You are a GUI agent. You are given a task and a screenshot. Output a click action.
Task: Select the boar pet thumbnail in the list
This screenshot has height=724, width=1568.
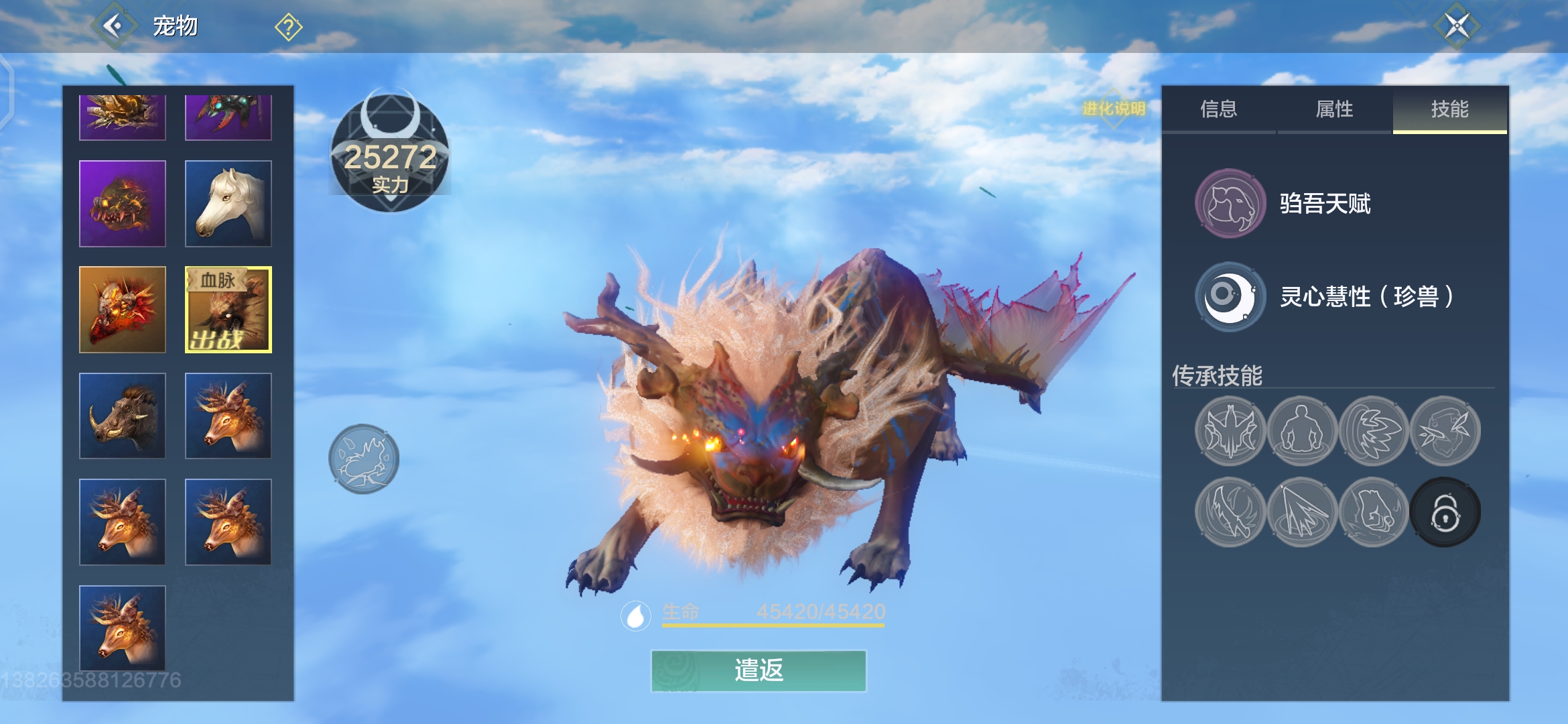[x=122, y=416]
